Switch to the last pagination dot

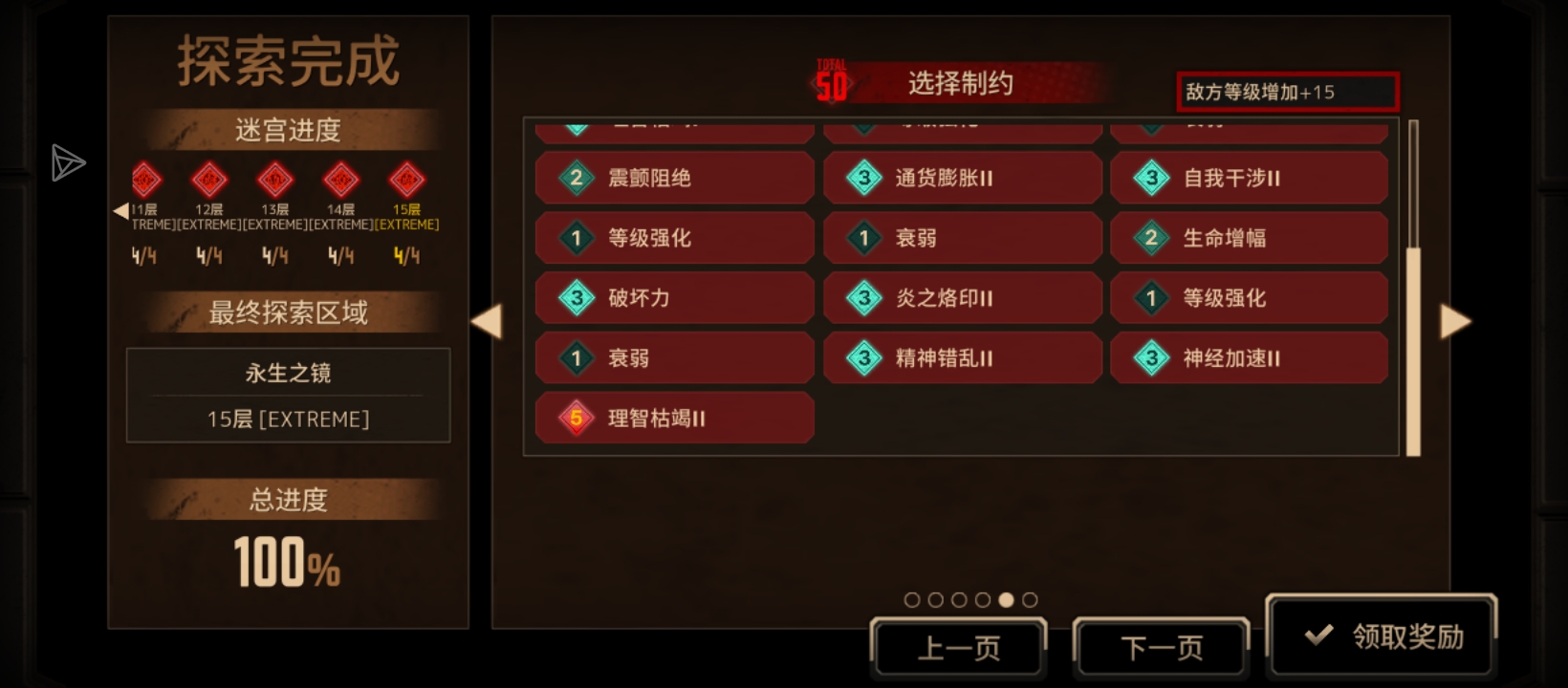[x=1030, y=600]
